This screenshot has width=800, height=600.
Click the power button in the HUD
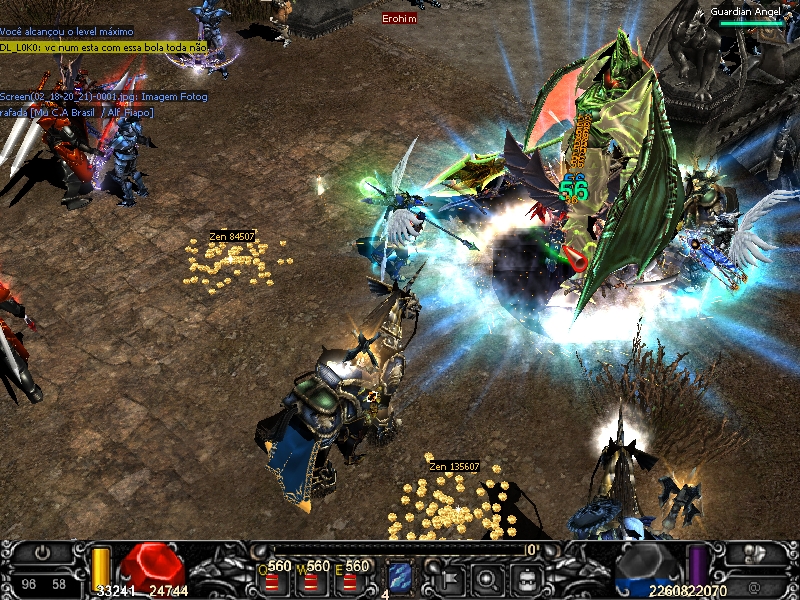(x=43, y=552)
